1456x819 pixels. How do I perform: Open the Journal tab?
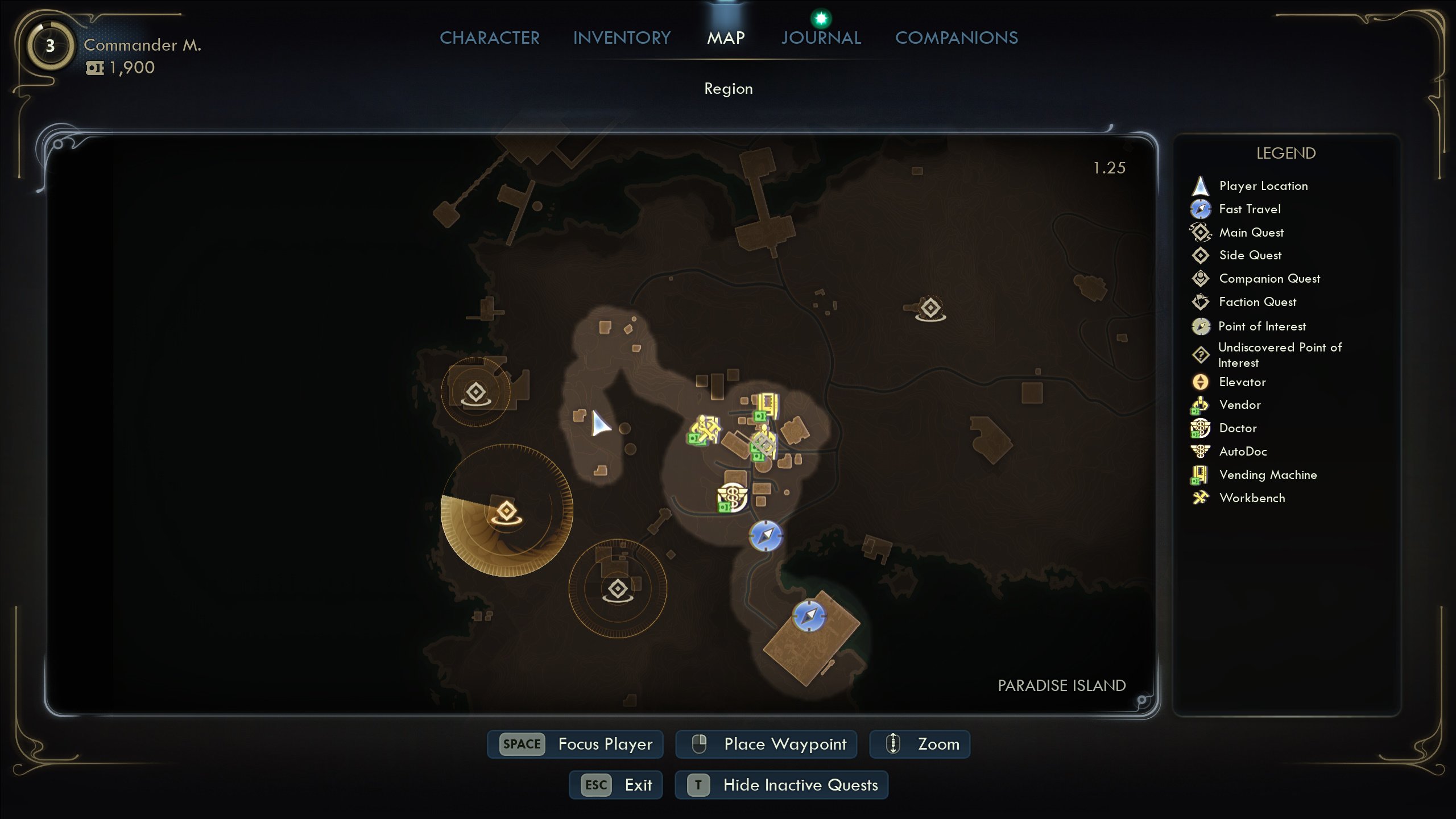click(x=821, y=38)
